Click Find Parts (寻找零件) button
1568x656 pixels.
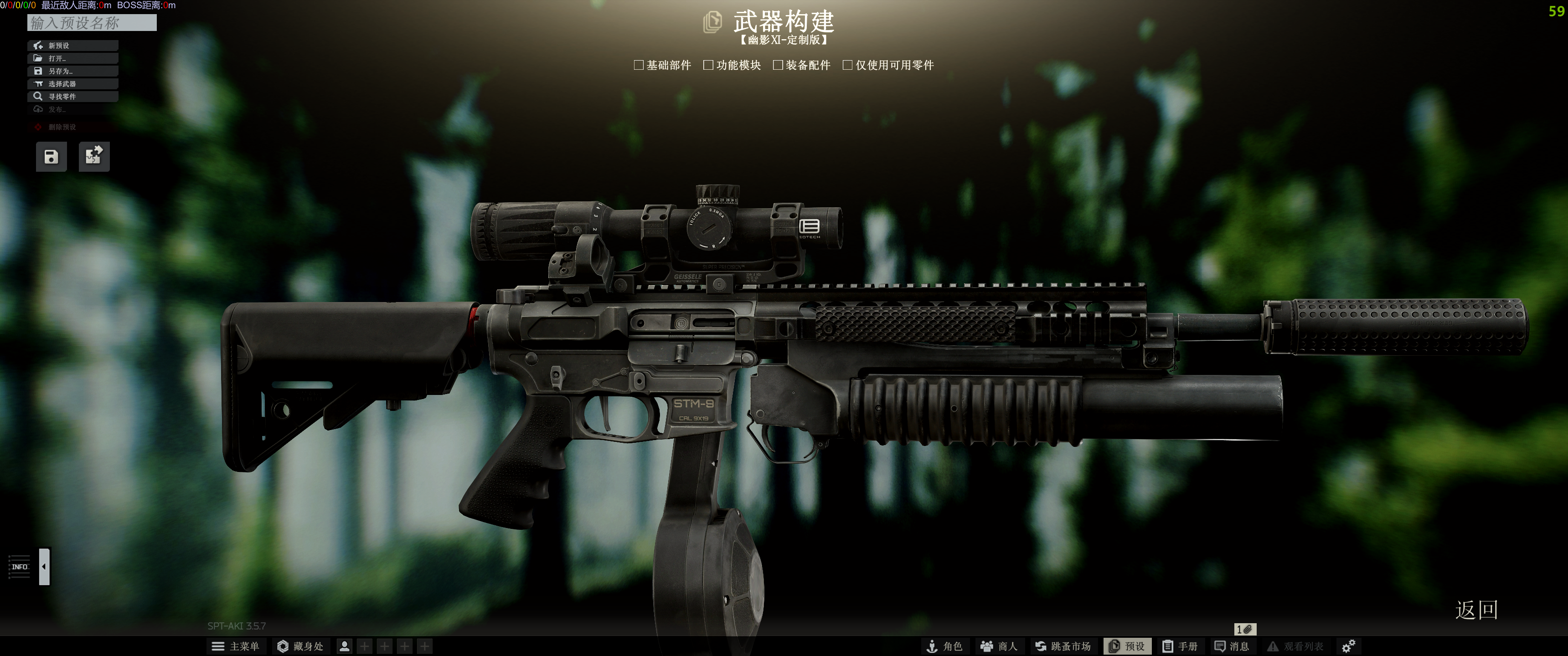(72, 97)
